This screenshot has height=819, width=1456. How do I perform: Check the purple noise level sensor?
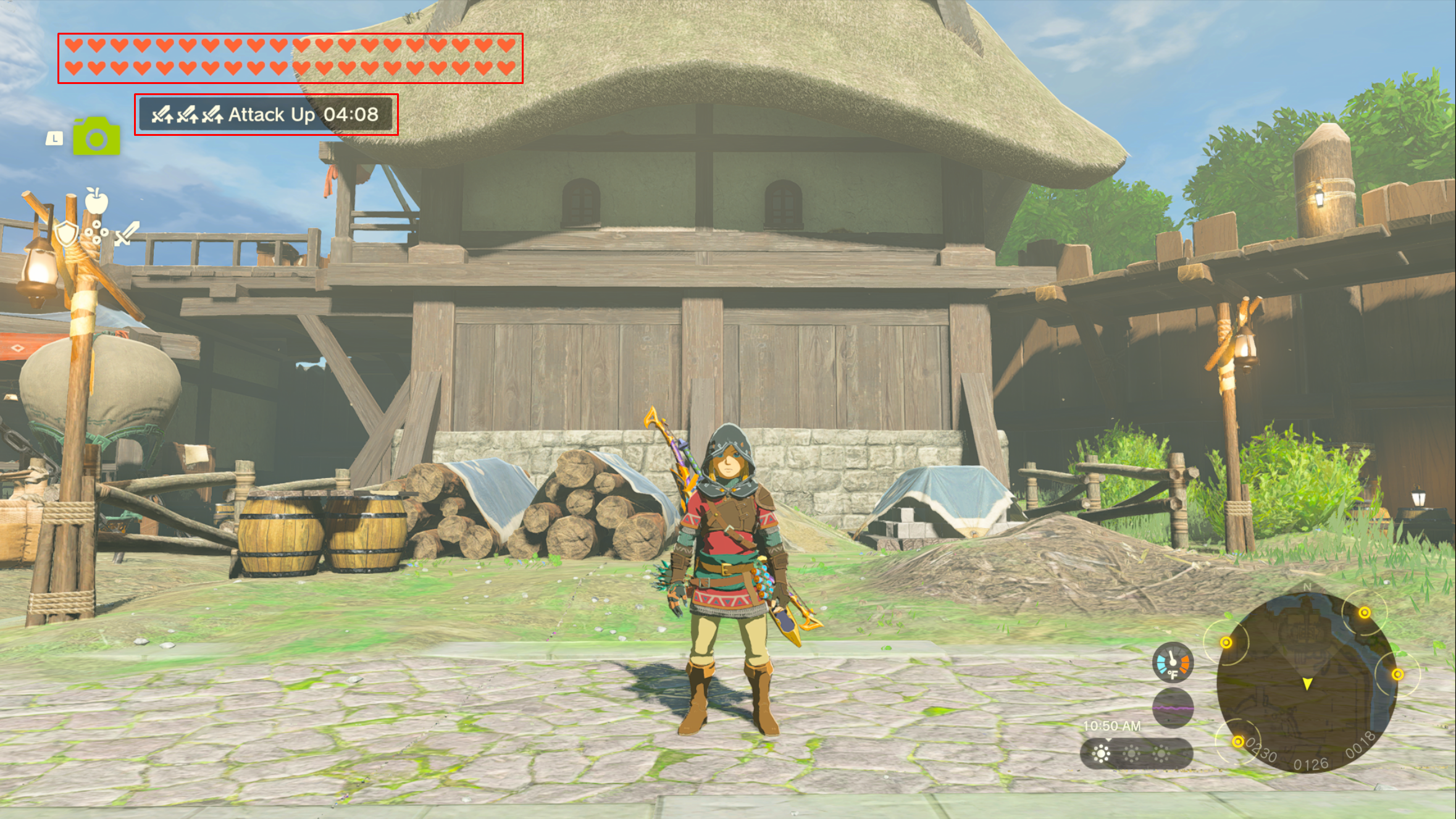[x=1172, y=707]
